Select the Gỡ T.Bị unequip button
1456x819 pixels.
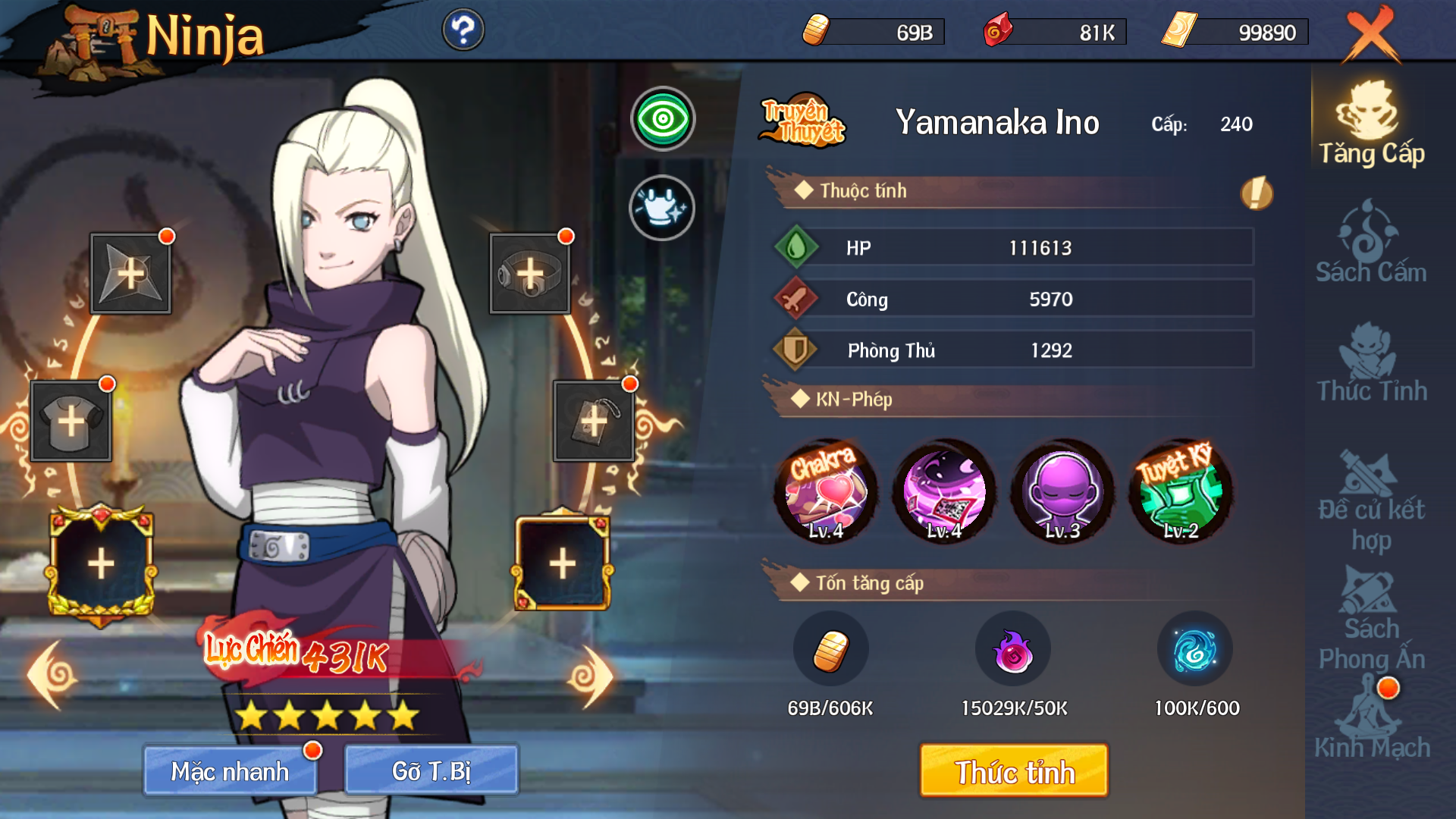point(431,770)
